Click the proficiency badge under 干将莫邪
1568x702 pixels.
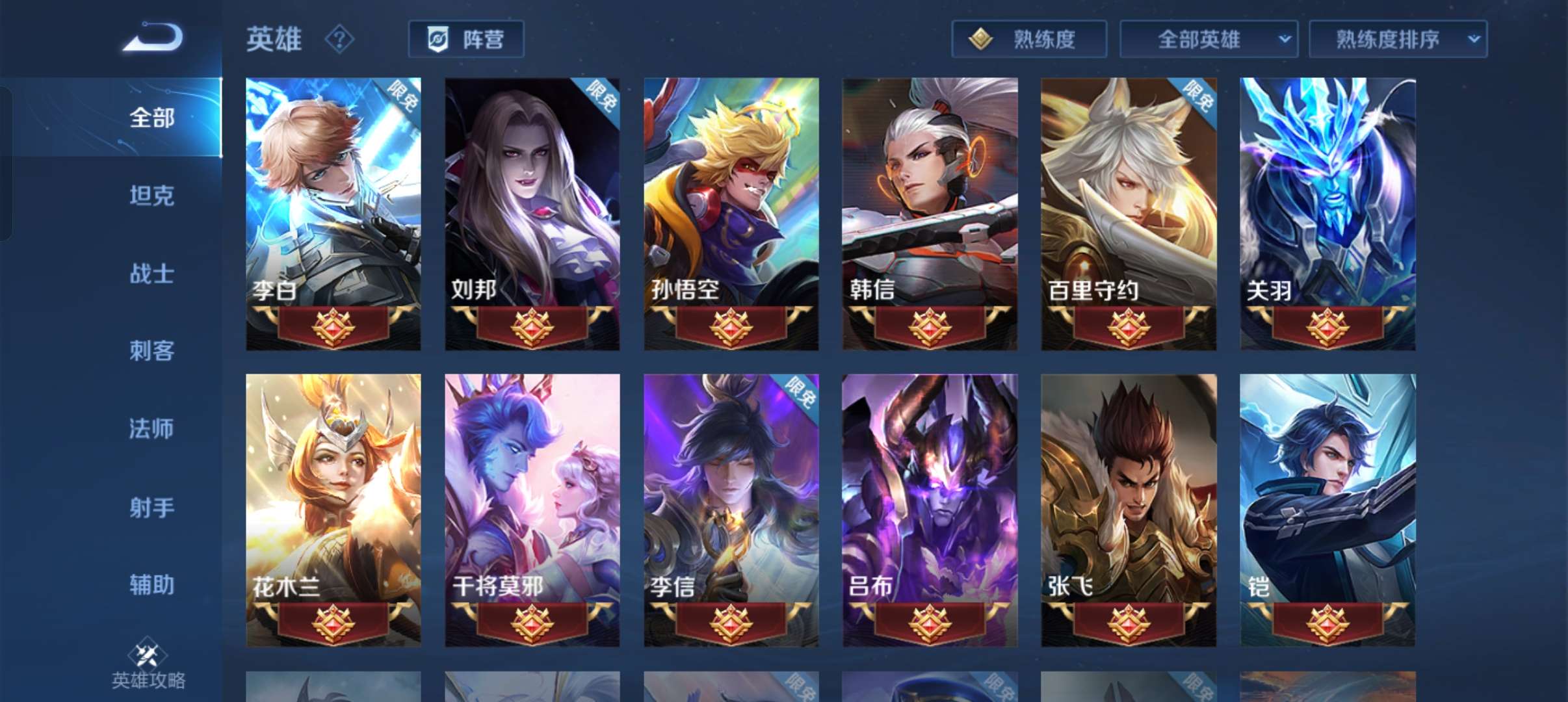pyautogui.click(x=532, y=623)
